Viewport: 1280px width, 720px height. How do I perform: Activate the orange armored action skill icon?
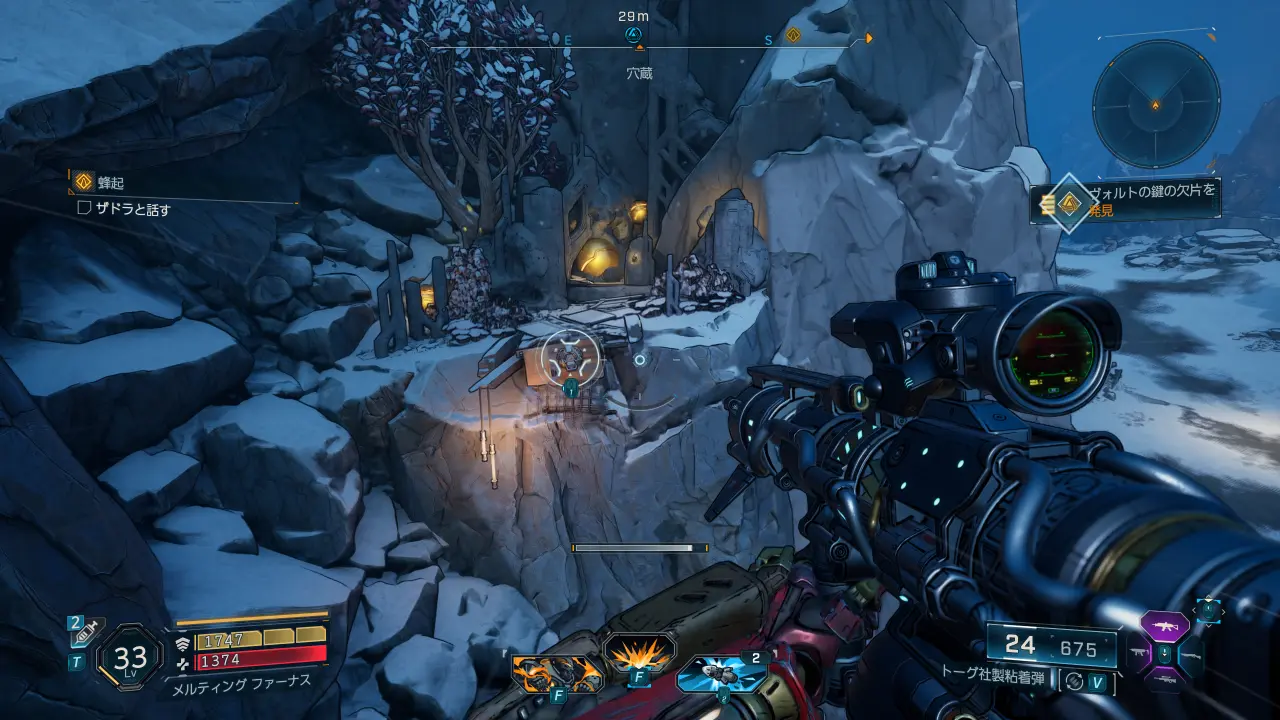tap(556, 672)
